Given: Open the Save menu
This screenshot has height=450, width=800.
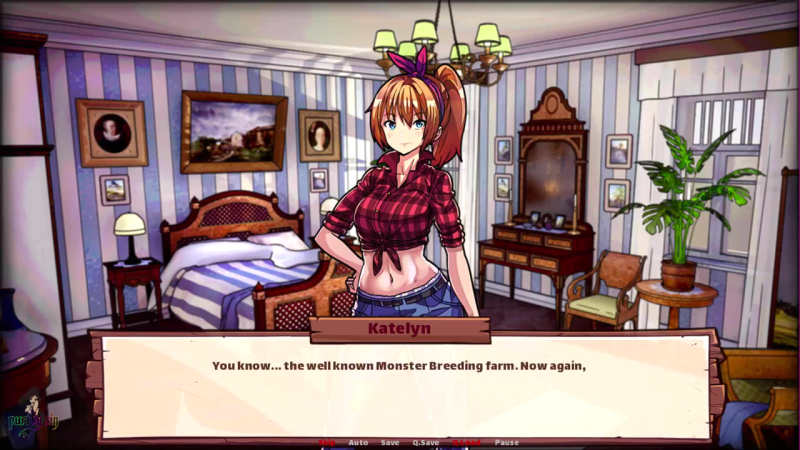Looking at the screenshot, I should click(390, 442).
